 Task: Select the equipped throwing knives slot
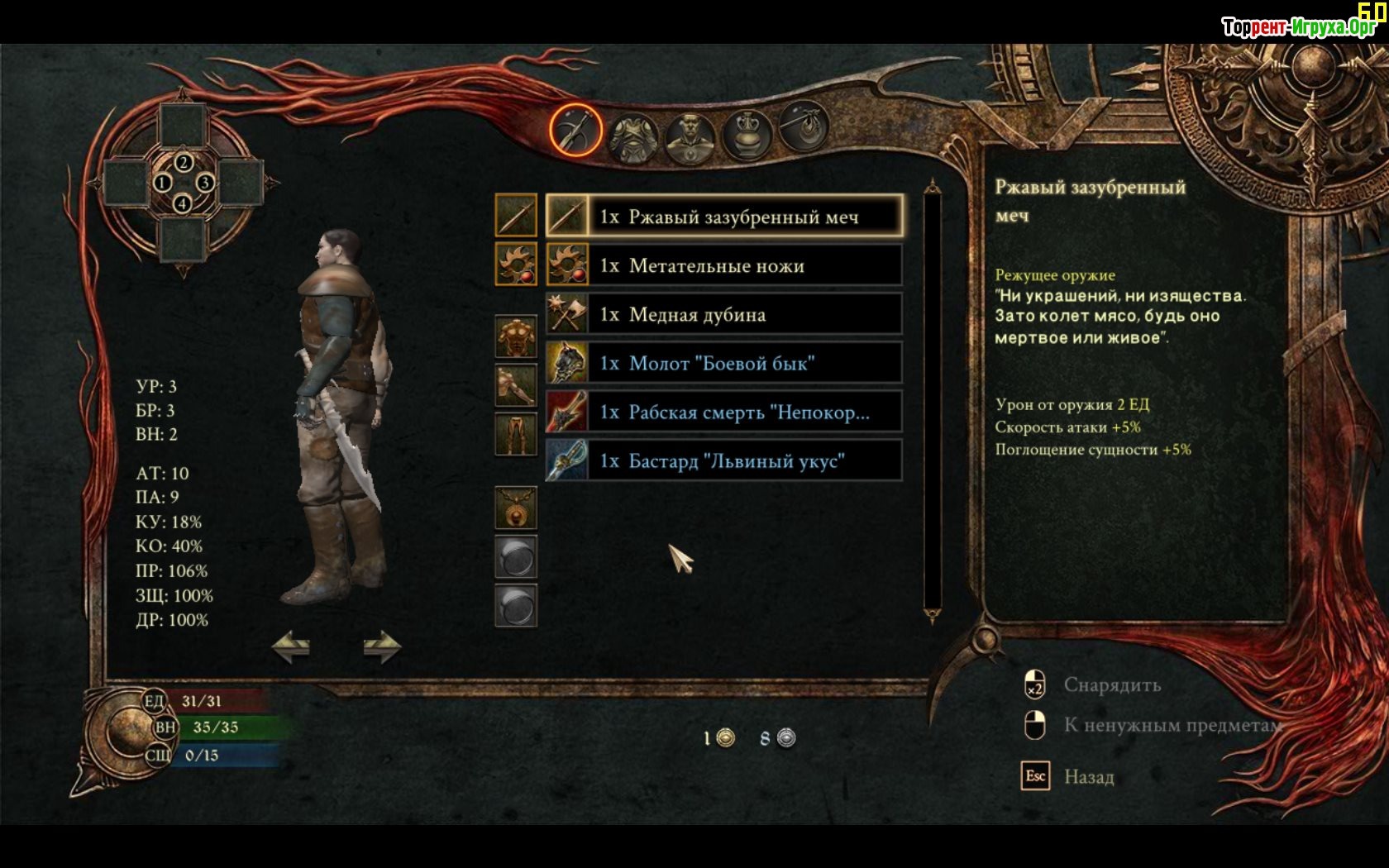(x=516, y=264)
